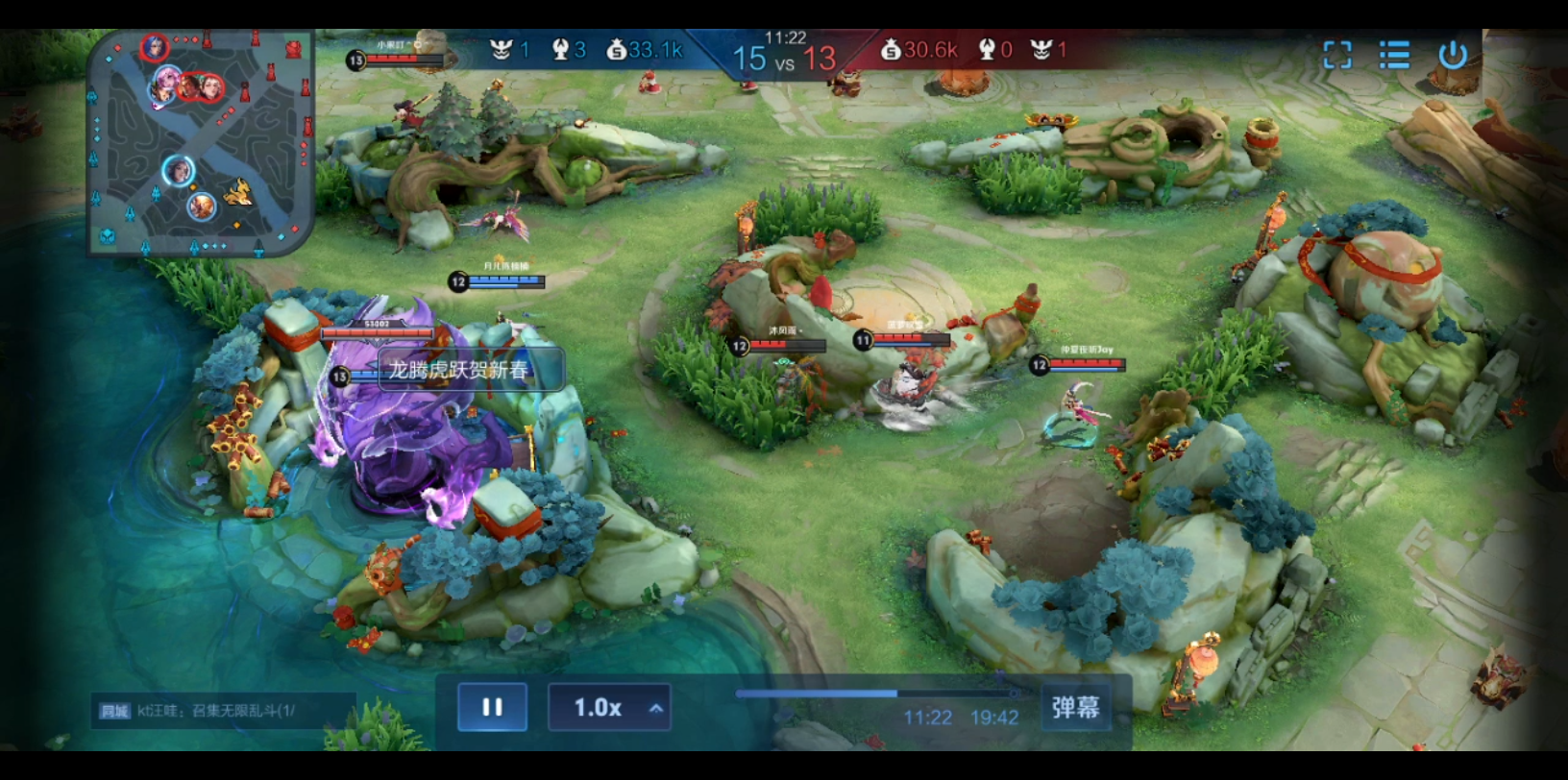Open the 1.0x playback speed dropdown
Viewport: 1568px width, 780px height.
point(609,708)
